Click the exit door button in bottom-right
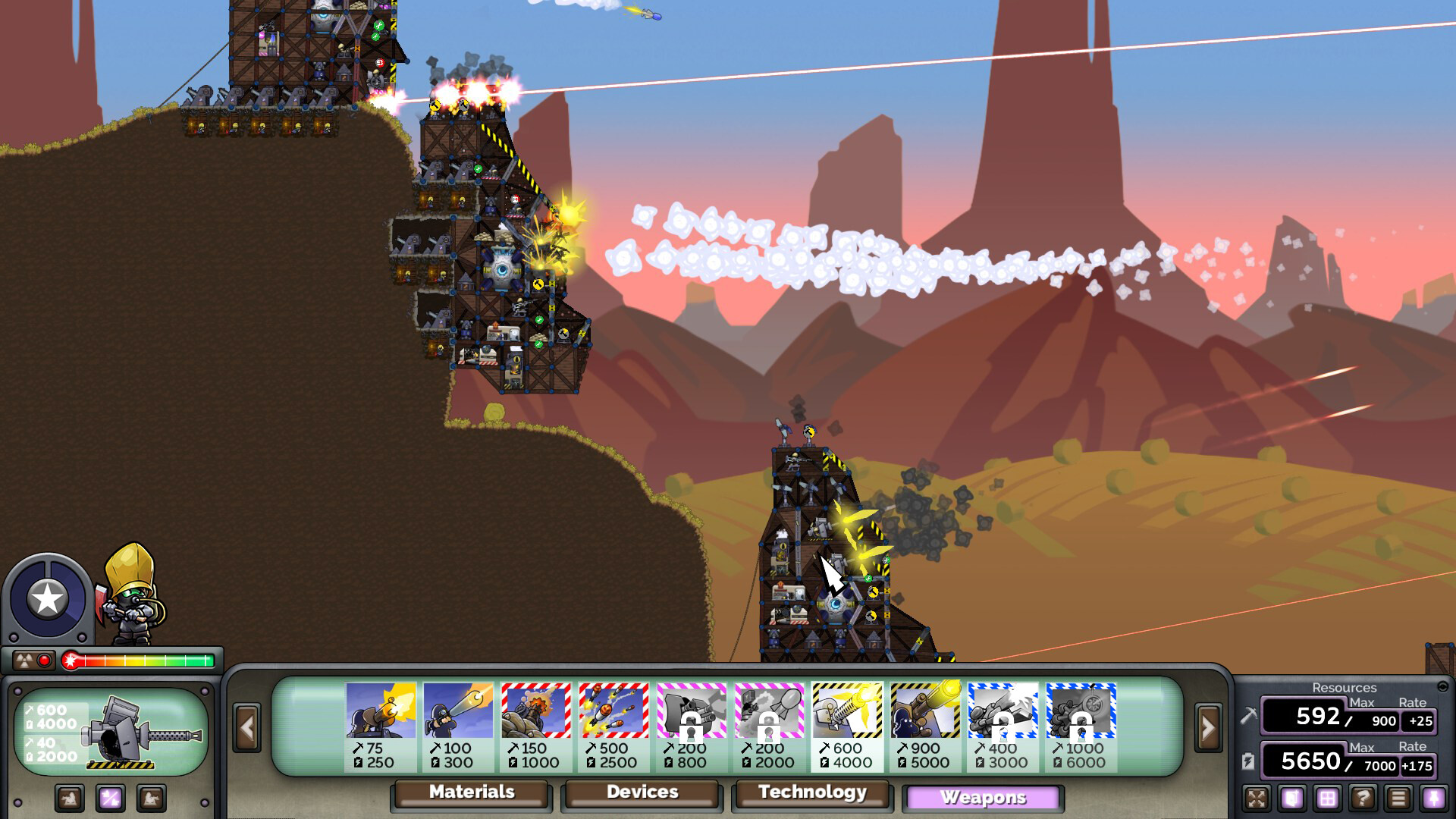Image resolution: width=1456 pixels, height=819 pixels. 1291,799
